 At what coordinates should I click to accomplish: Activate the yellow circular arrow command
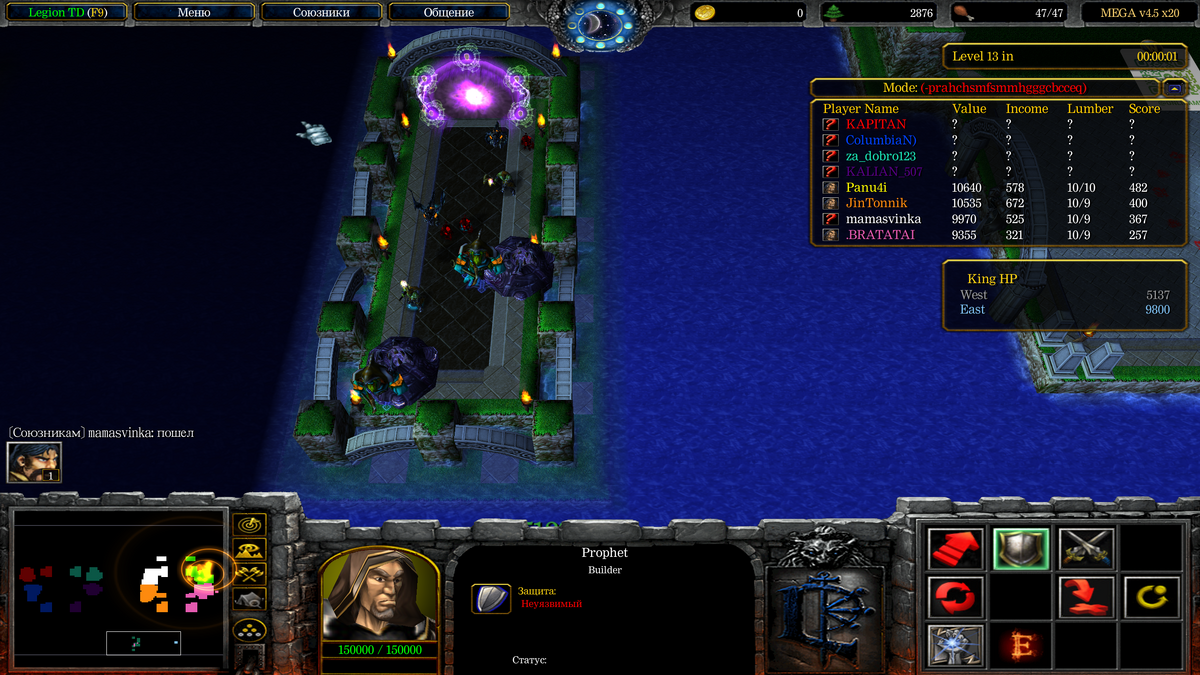point(1151,597)
